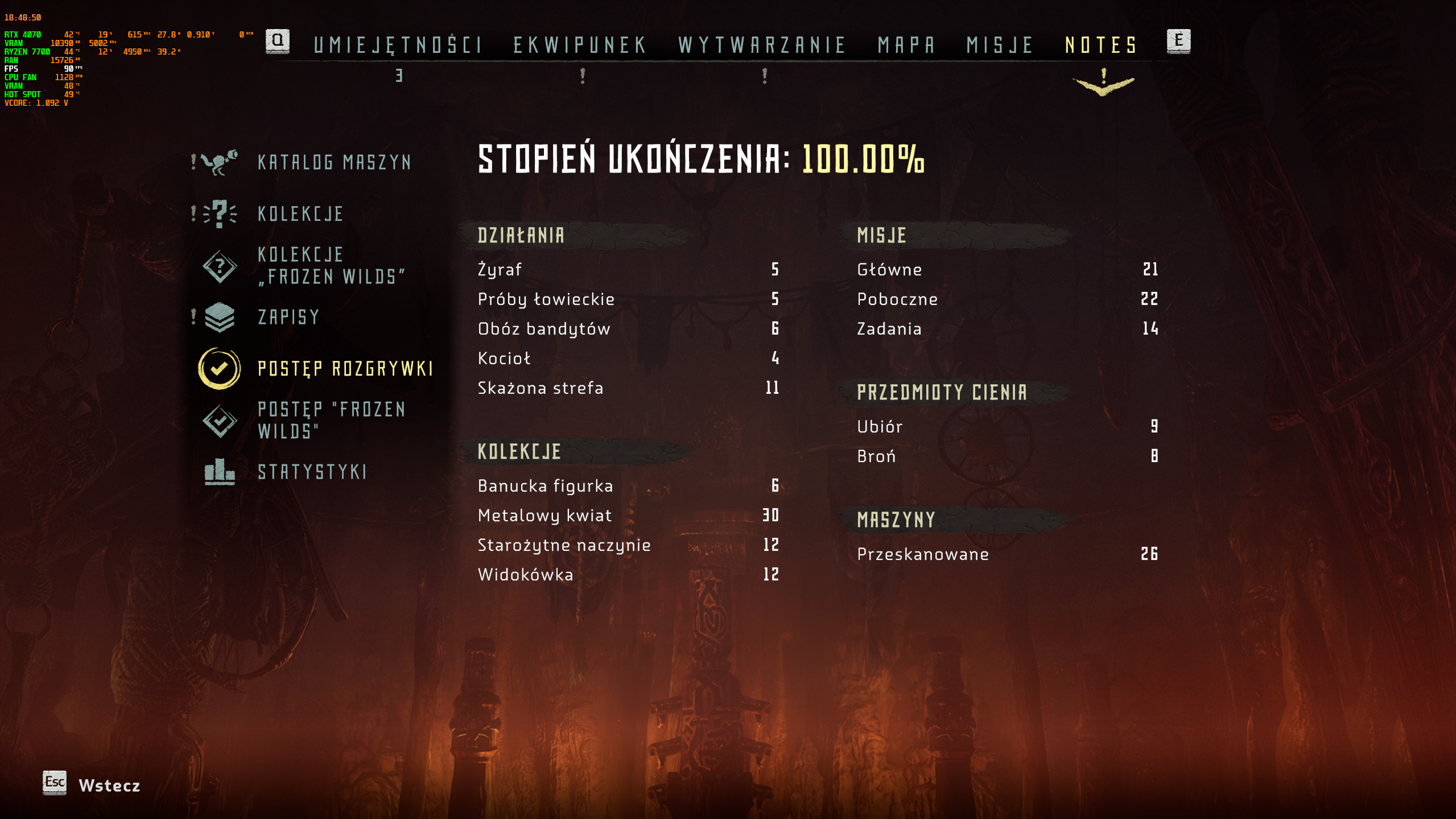Screen dimensions: 1456x819
Task: Show the Statystyki section
Action: click(x=312, y=472)
